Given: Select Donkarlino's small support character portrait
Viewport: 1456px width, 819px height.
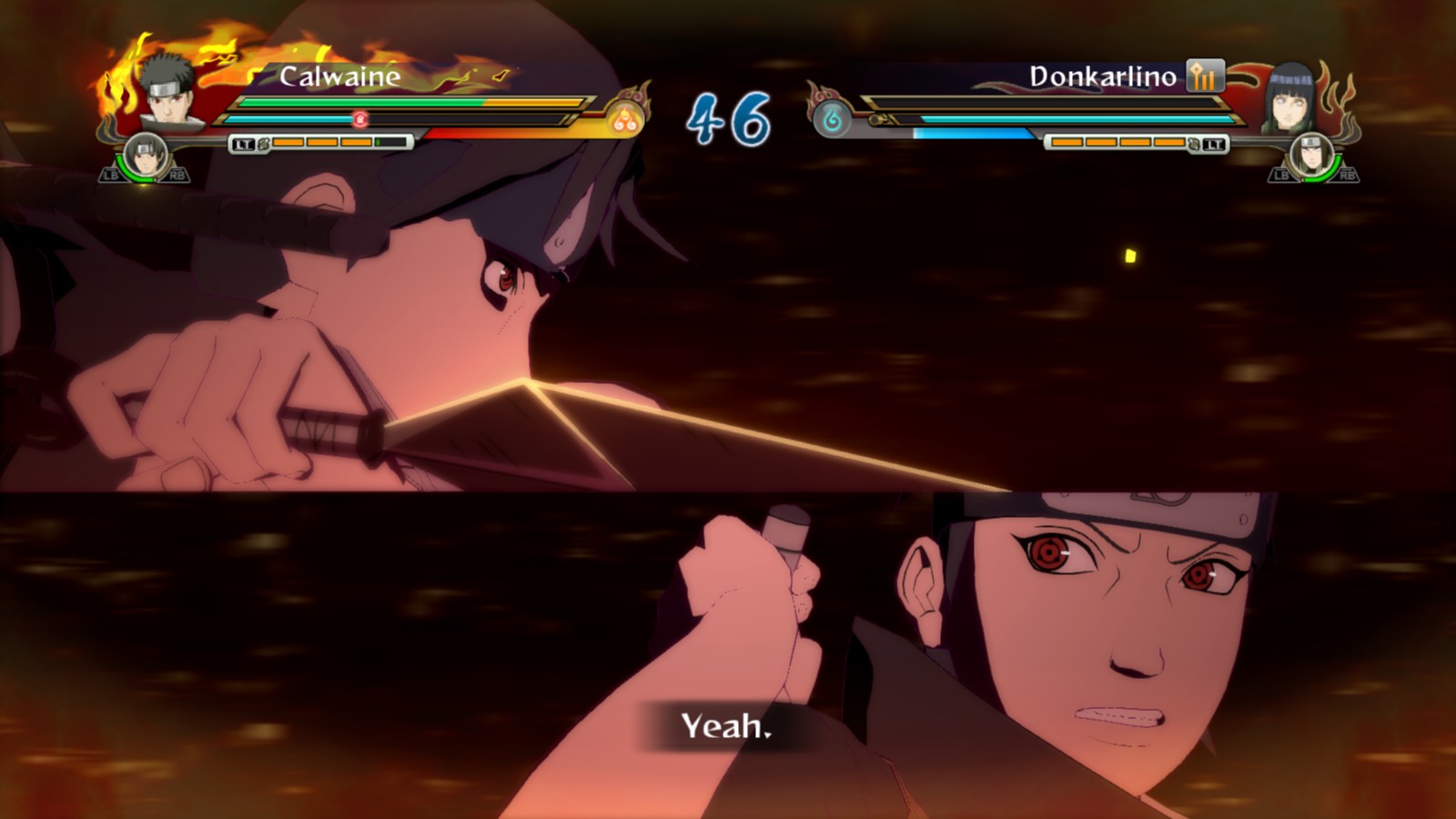Looking at the screenshot, I should click(x=1311, y=156).
